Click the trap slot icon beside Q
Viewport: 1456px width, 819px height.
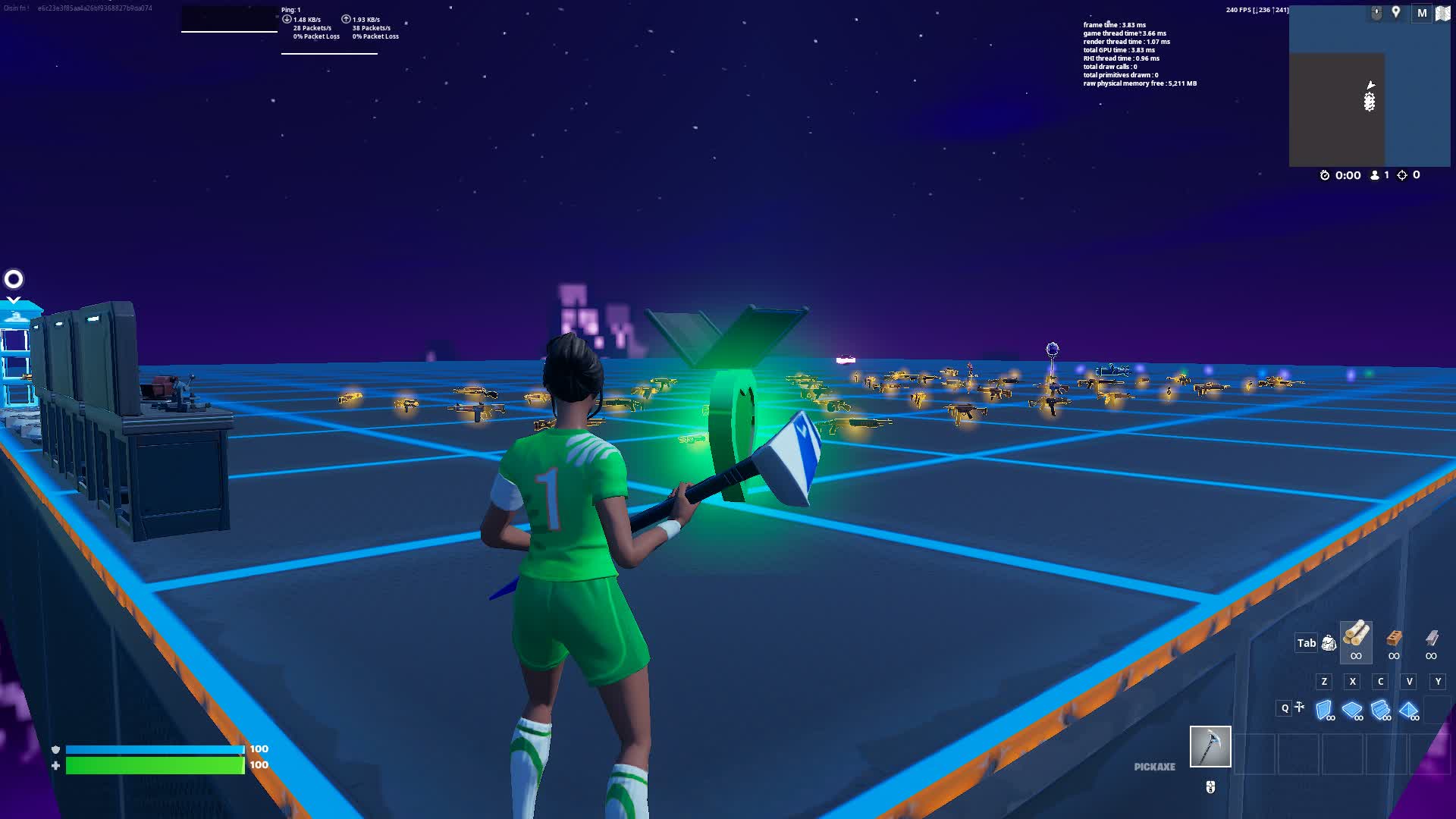point(1301,706)
